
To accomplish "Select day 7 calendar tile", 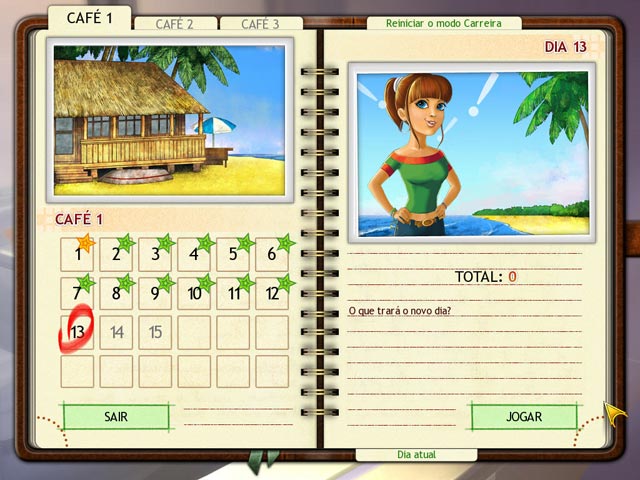I will click(77, 293).
